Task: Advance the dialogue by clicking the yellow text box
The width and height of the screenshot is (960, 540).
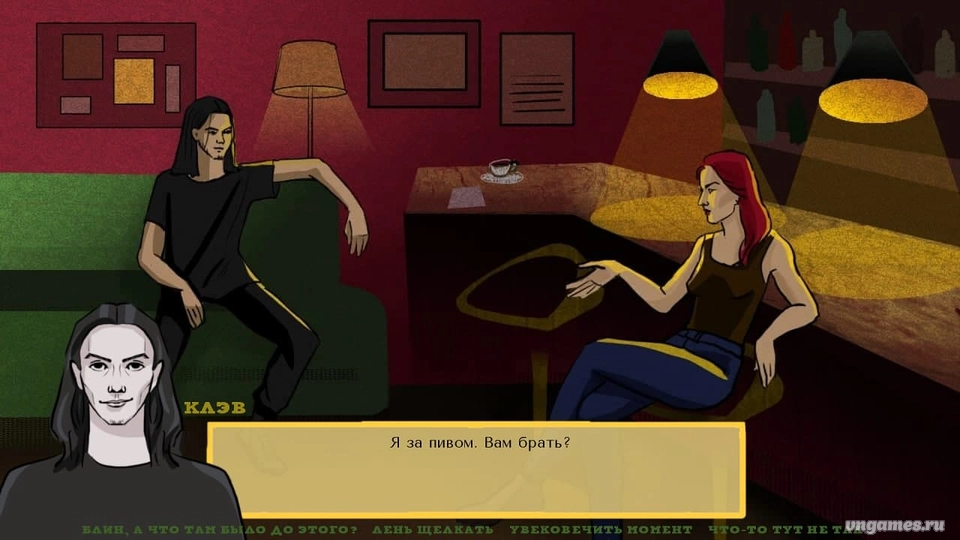Action: tap(477, 470)
